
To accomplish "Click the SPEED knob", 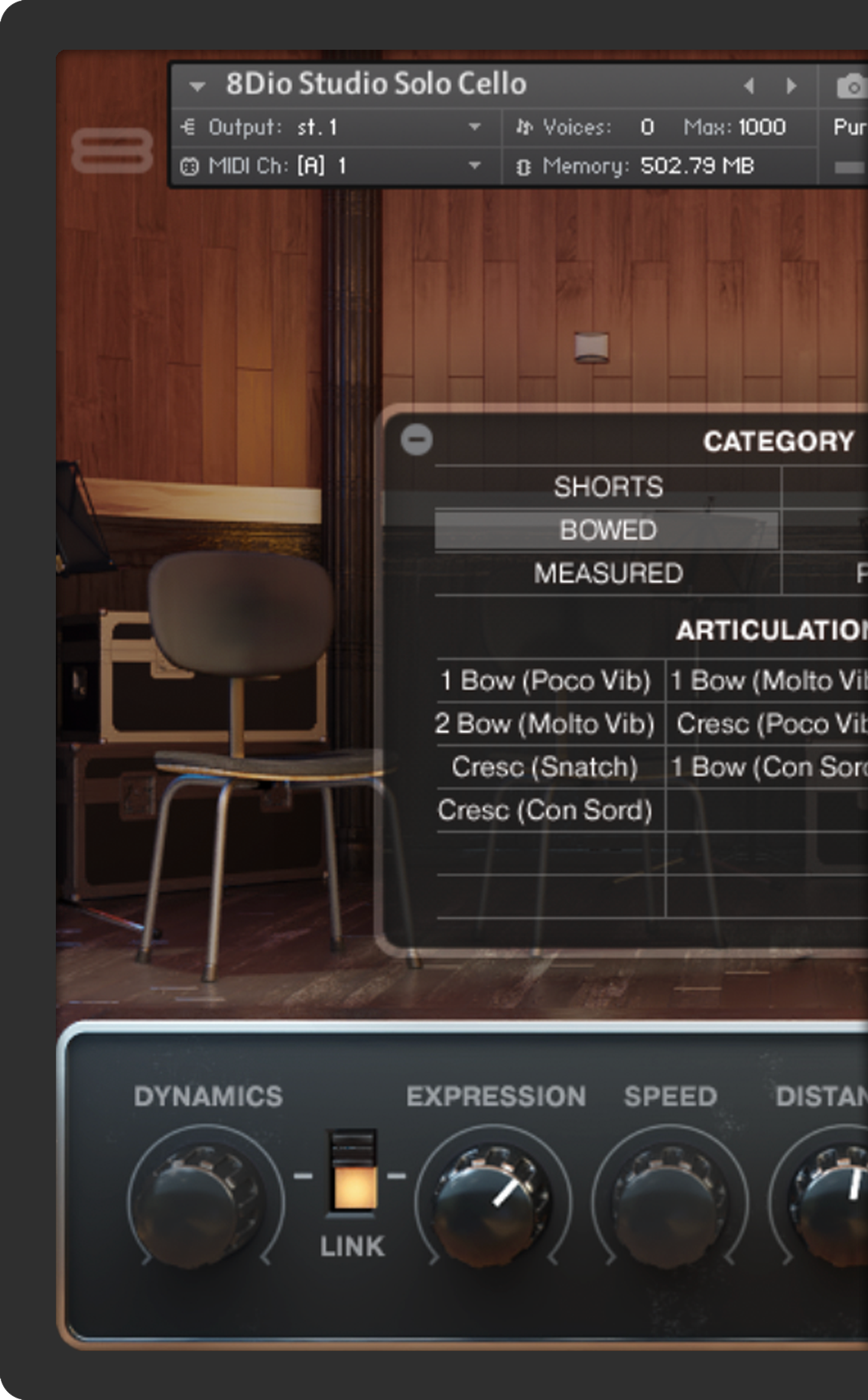I will pos(670,1198).
